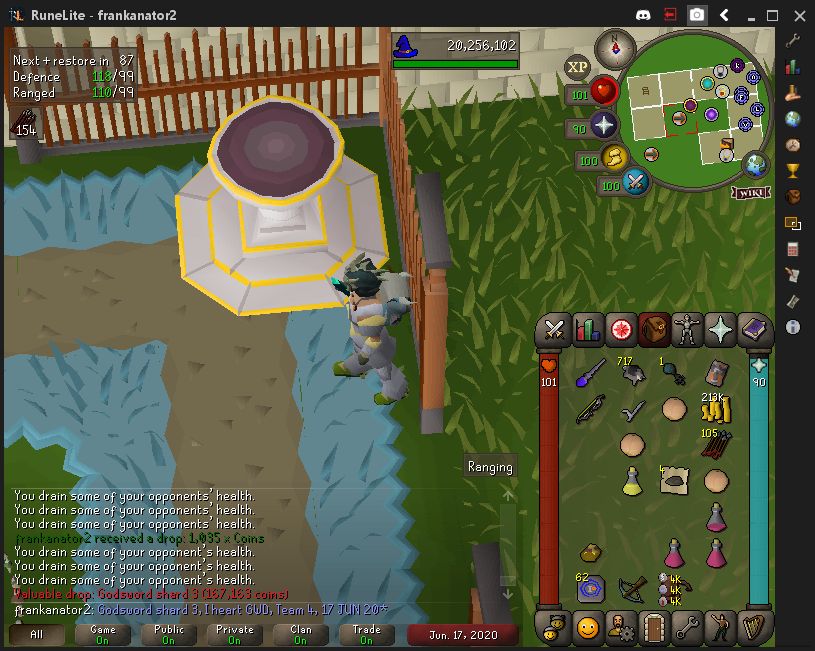This screenshot has width=815, height=651.
Task: Open the Combat Options tab
Action: tap(554, 329)
